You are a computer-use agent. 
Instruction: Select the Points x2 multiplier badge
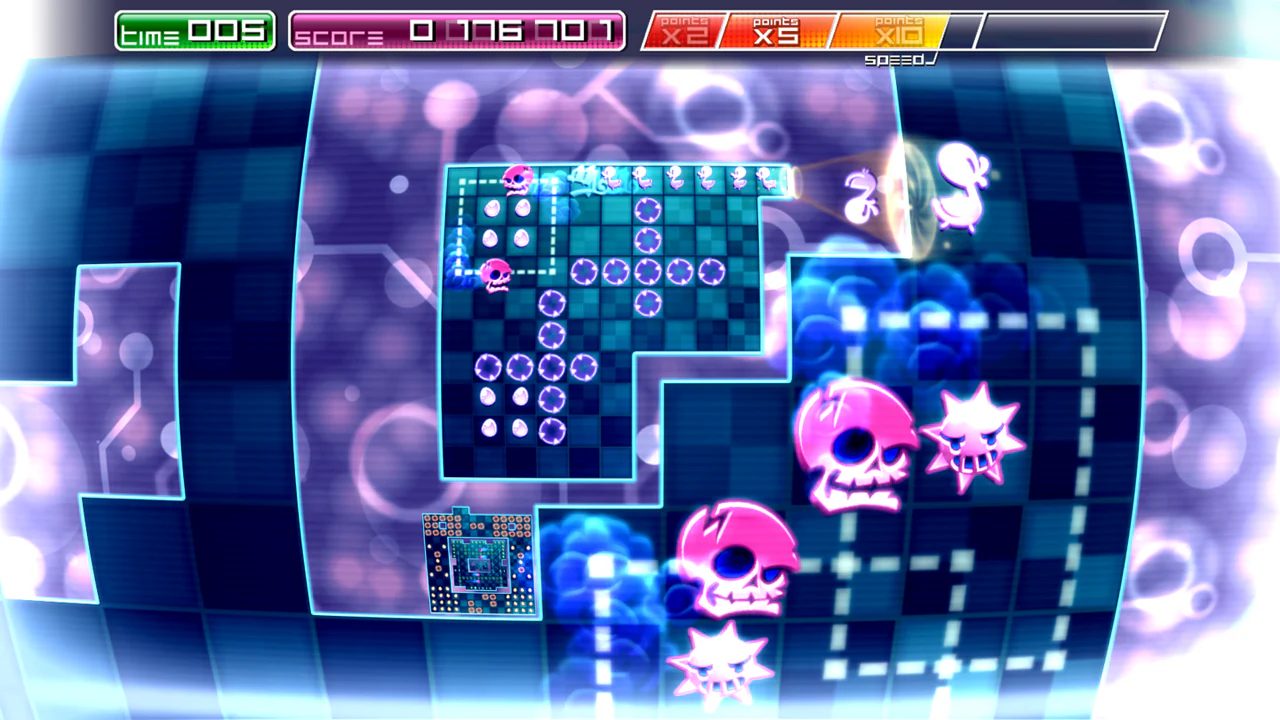[688, 30]
